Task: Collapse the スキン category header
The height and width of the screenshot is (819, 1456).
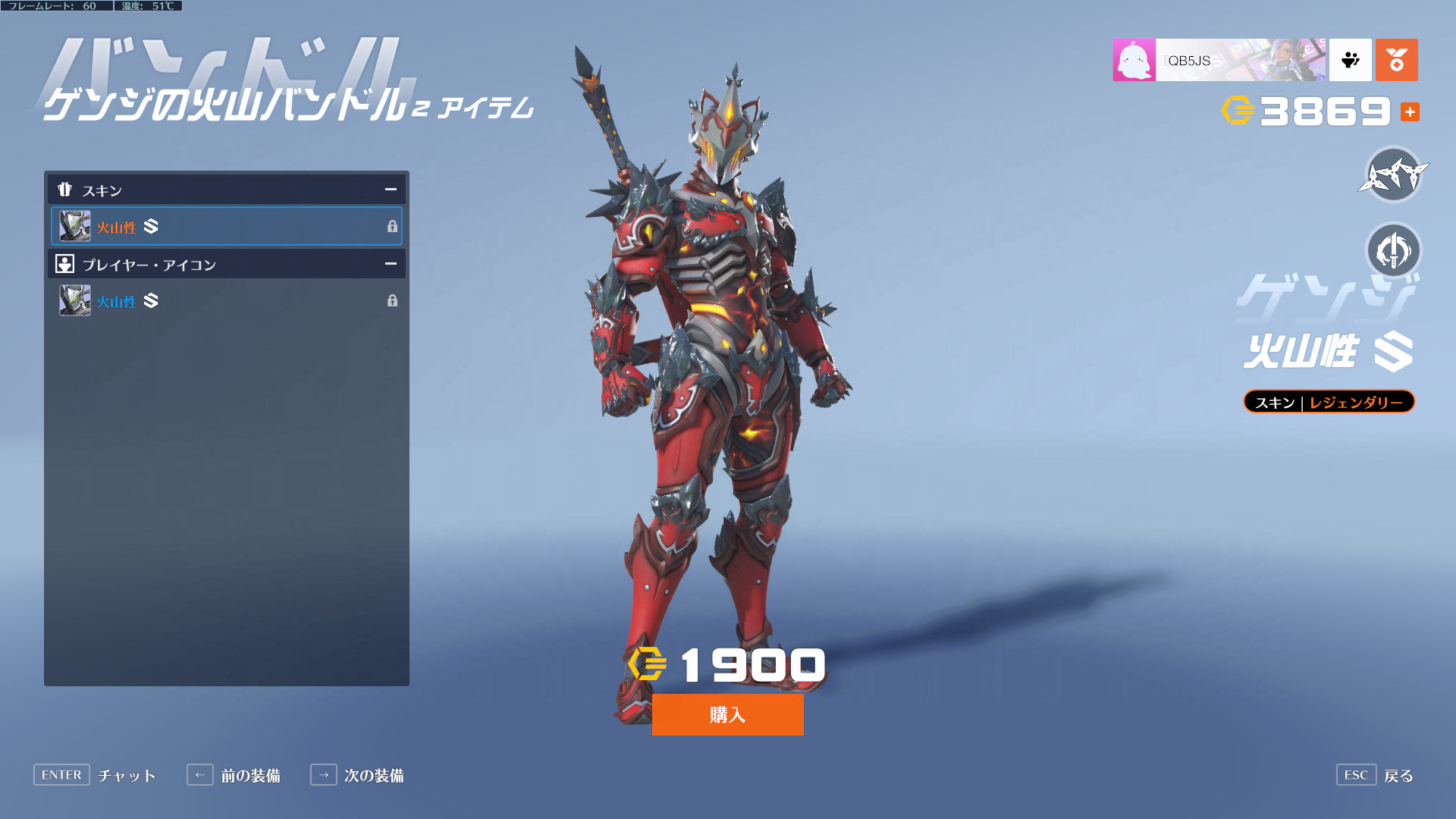Action: [x=391, y=190]
